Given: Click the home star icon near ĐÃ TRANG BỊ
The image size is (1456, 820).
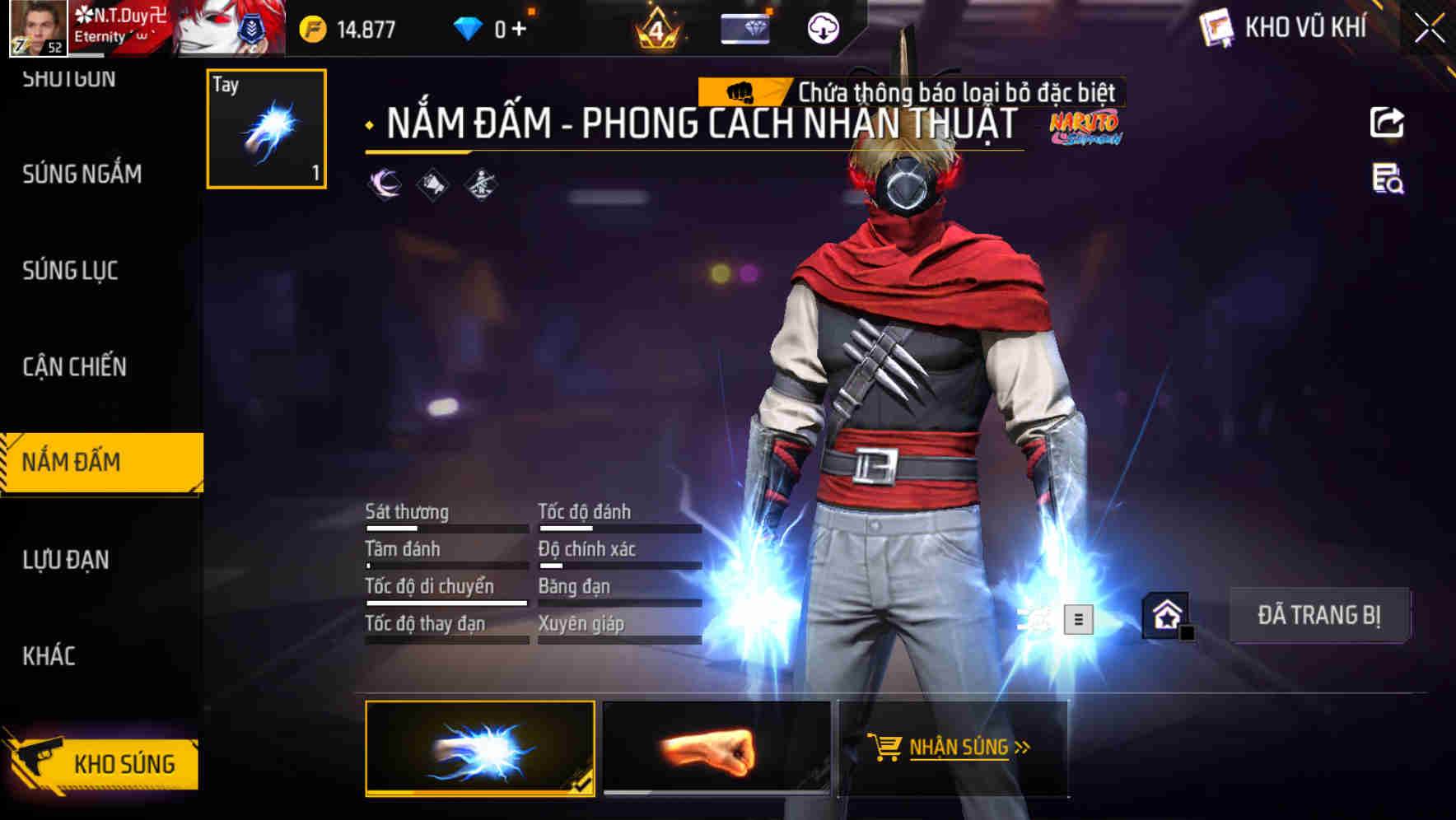Looking at the screenshot, I should [x=1165, y=615].
